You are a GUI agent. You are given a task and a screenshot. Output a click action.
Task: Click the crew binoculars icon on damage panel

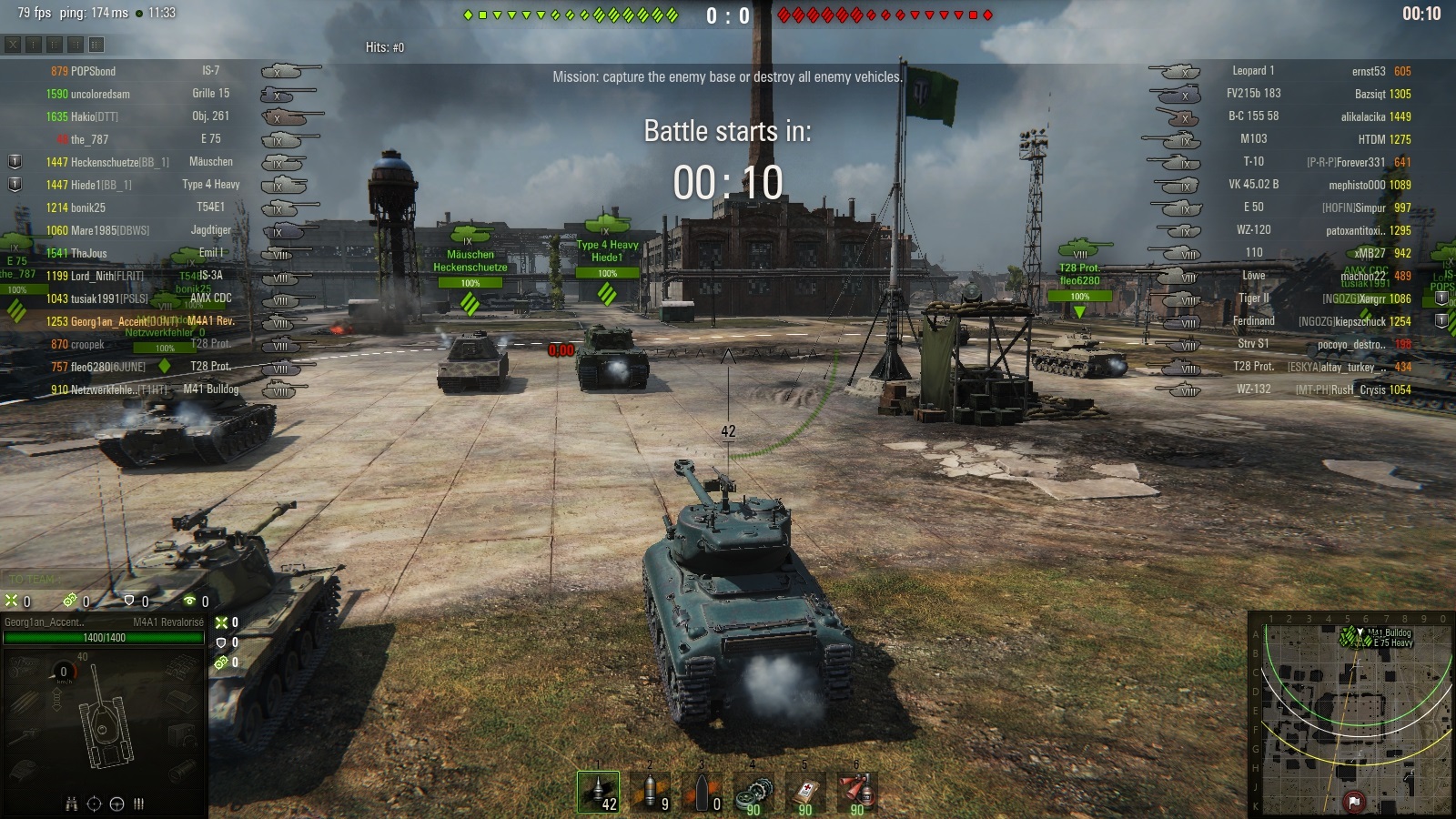[71, 804]
